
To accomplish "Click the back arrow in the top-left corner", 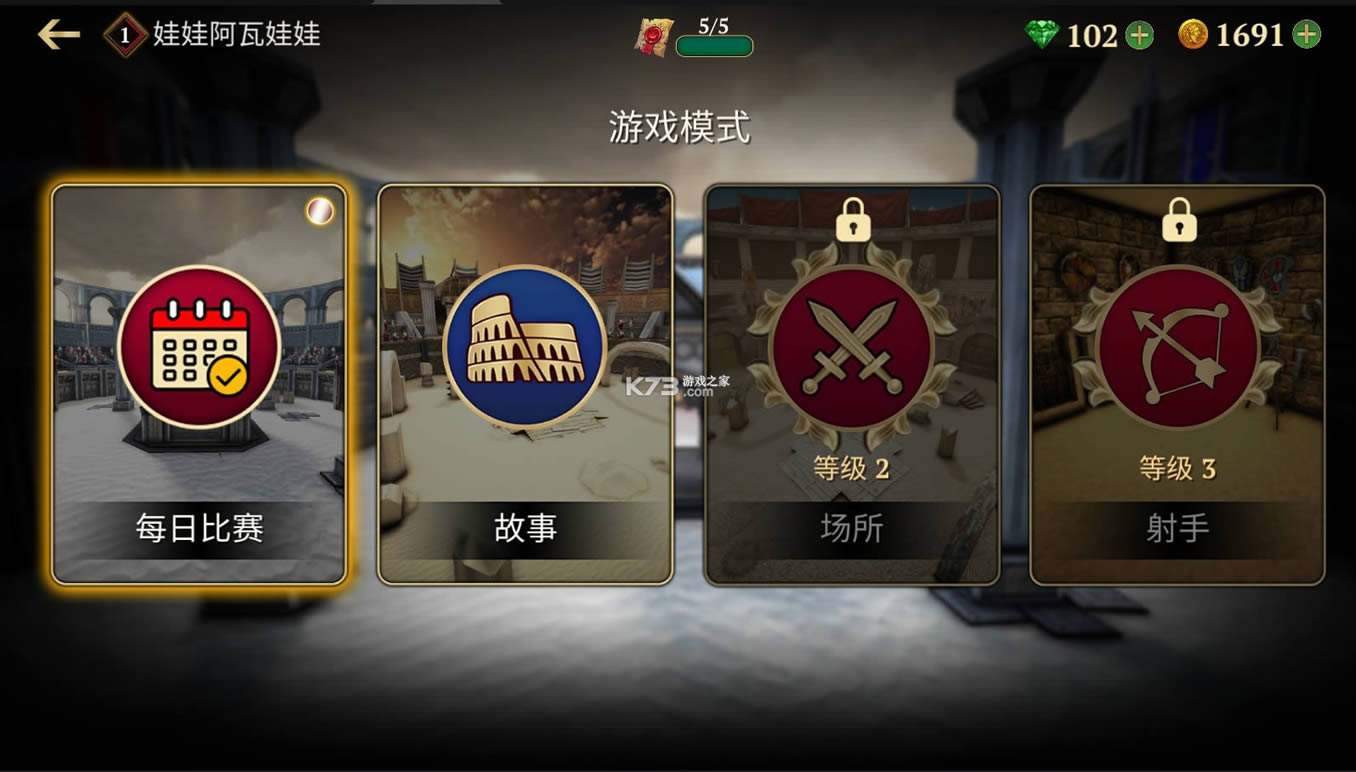I will coord(58,33).
